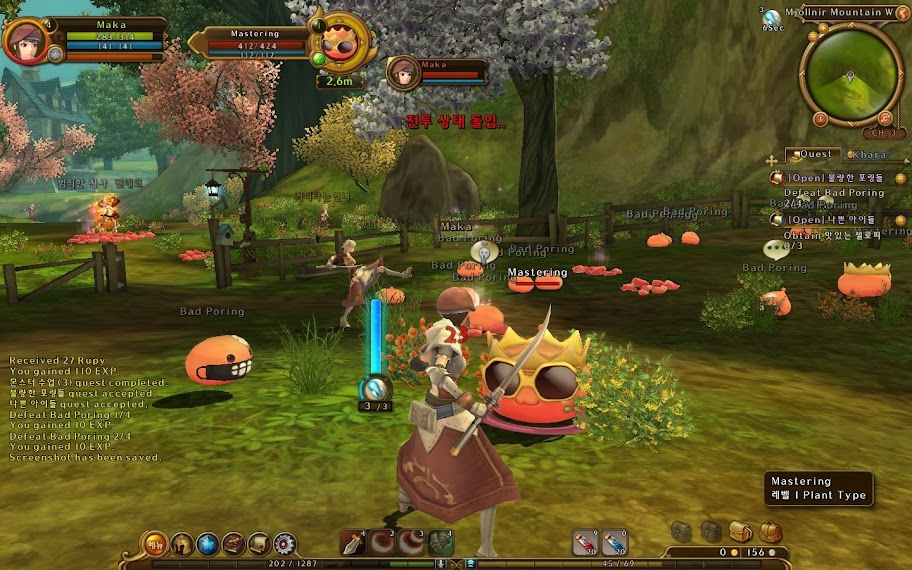
Task: Open the gear settings menu icon
Action: click(285, 544)
